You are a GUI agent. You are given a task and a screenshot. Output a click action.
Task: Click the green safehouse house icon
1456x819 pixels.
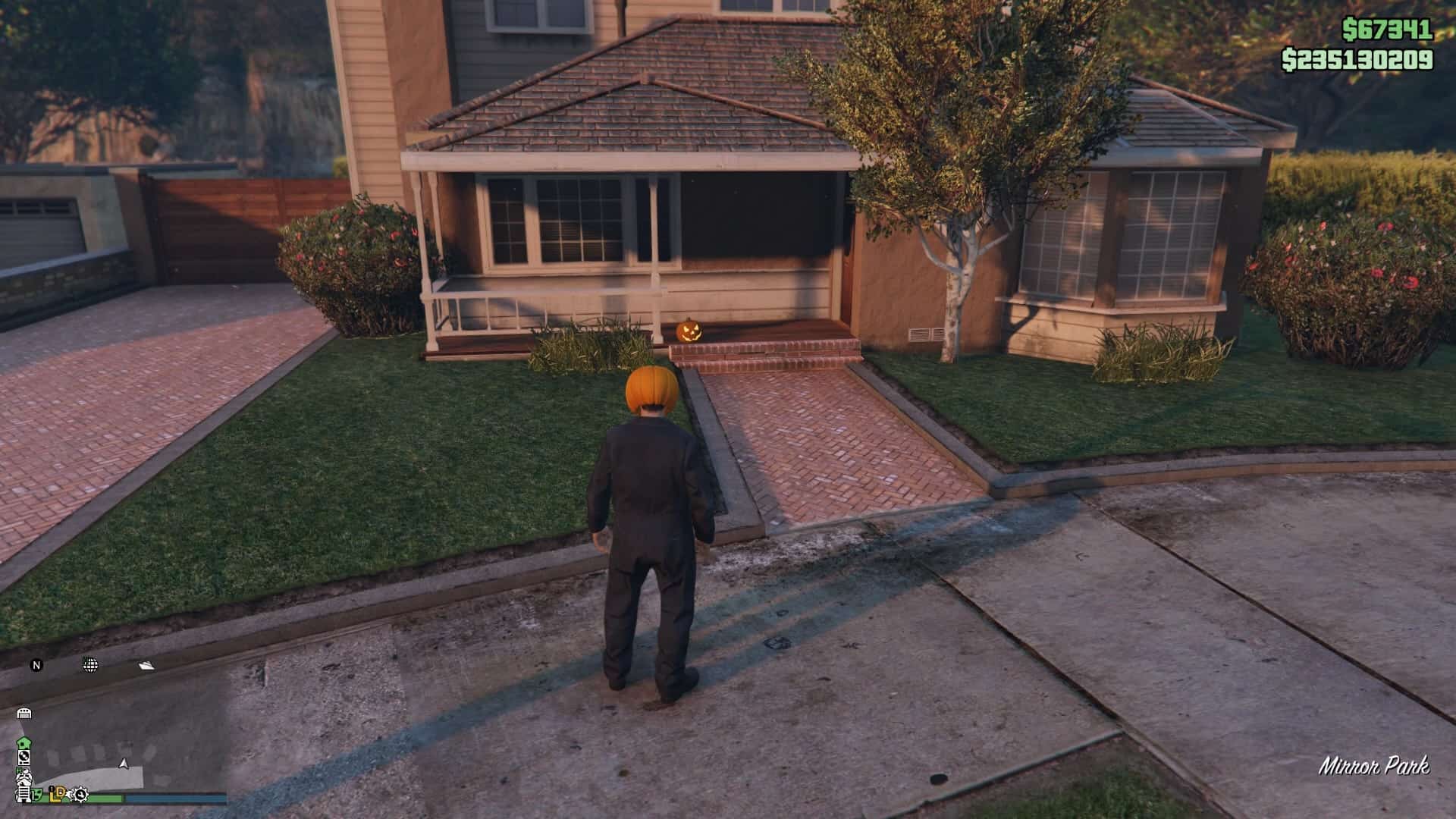24,742
